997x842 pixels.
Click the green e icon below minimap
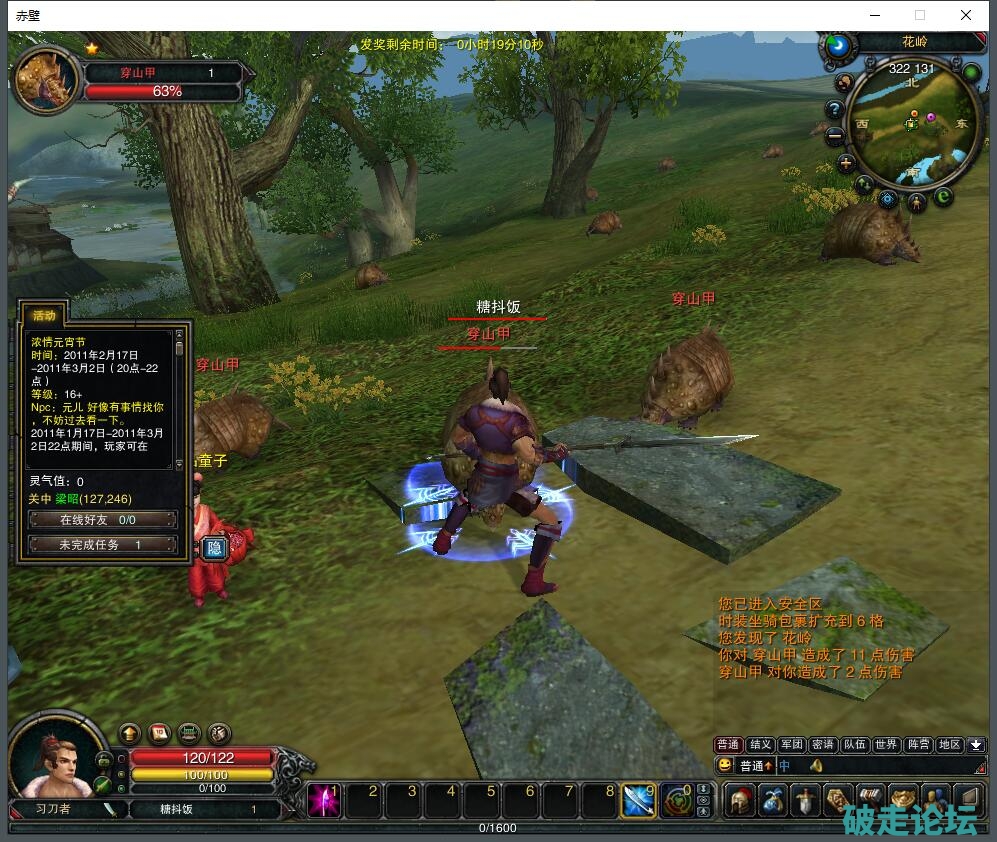click(945, 198)
